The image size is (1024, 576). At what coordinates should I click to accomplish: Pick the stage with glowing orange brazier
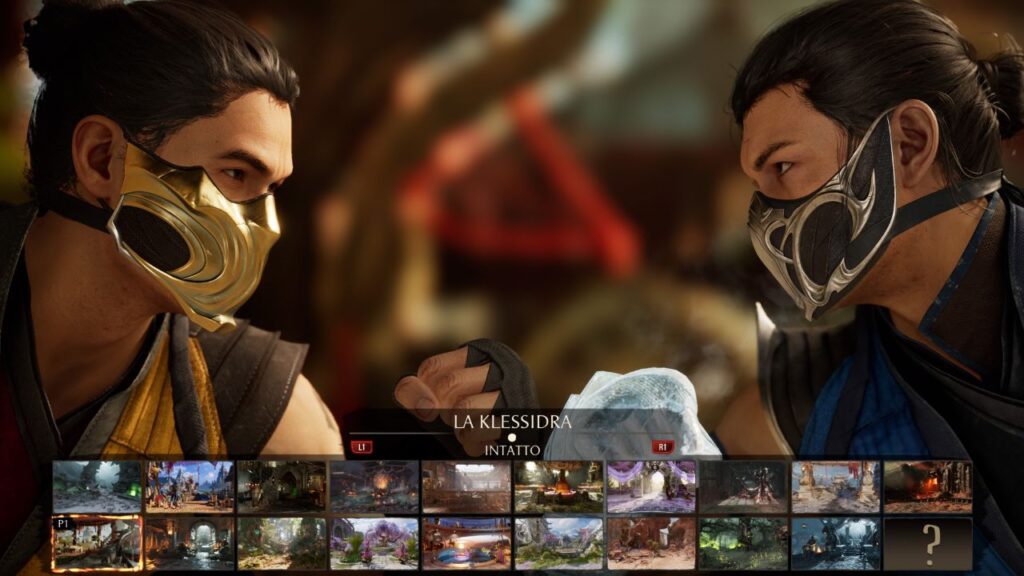[x=559, y=486]
